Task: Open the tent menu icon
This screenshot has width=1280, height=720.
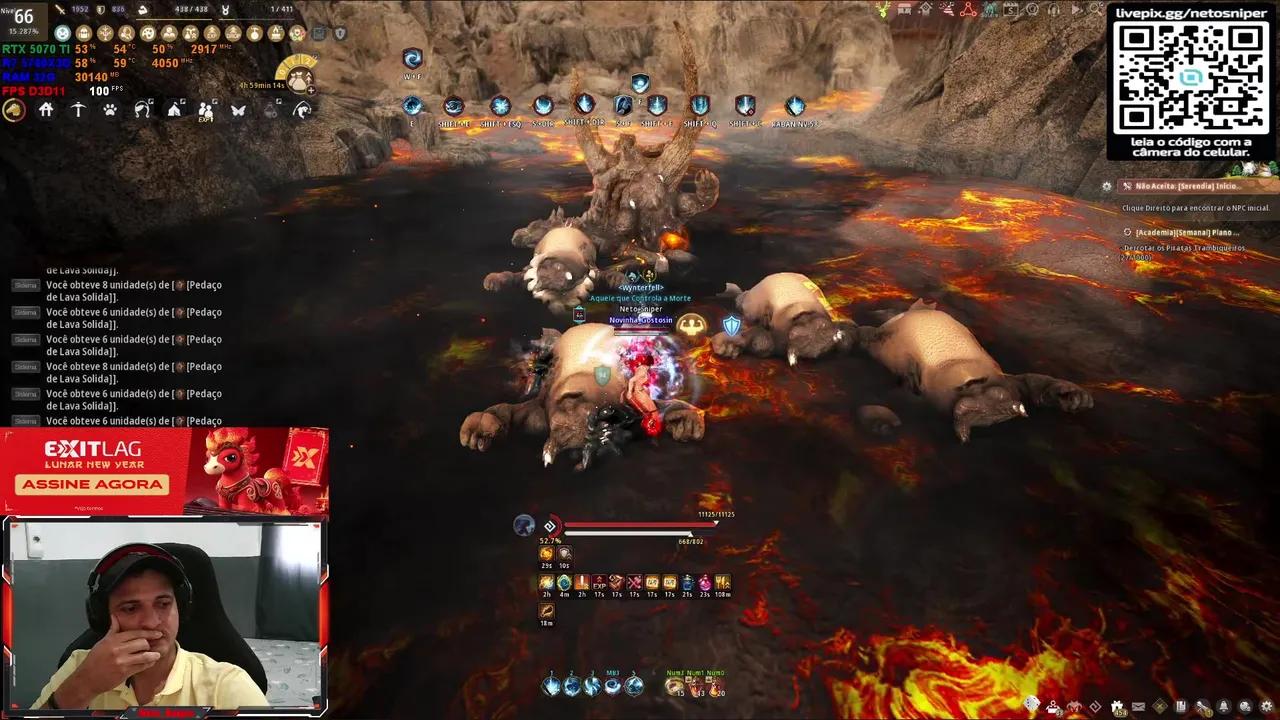Action: pos(175,112)
